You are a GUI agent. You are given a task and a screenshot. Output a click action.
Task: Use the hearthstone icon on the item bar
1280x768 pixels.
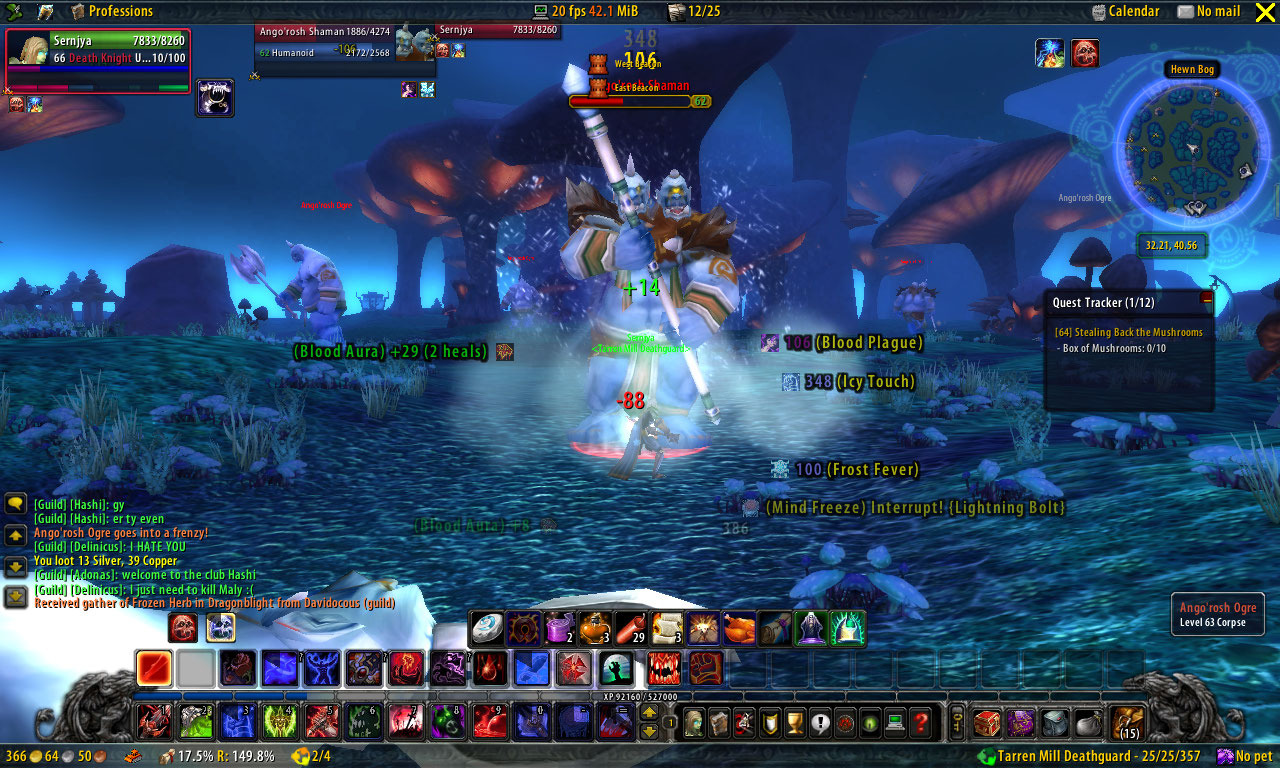click(x=486, y=628)
